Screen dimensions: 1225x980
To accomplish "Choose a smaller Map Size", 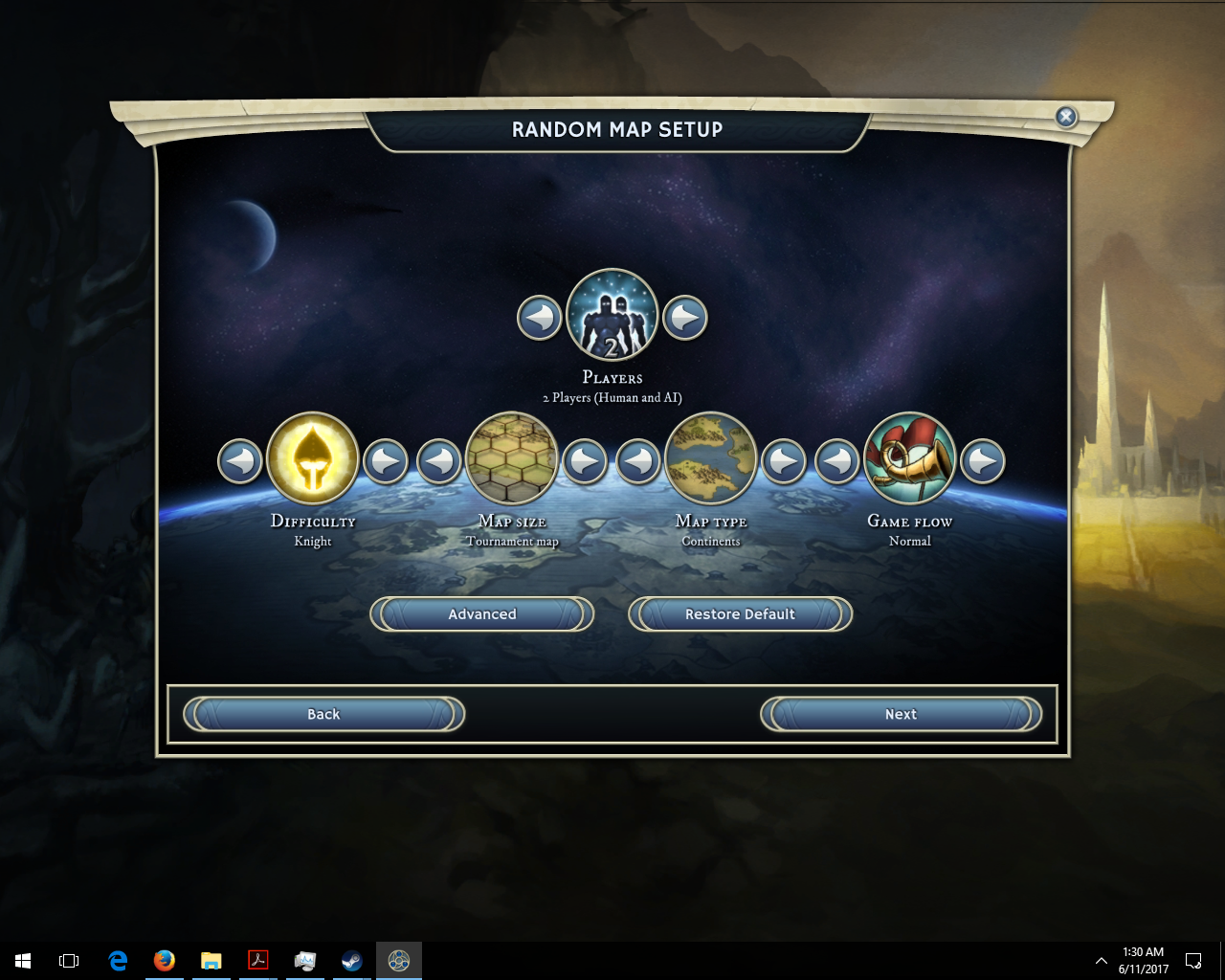I will [x=439, y=461].
